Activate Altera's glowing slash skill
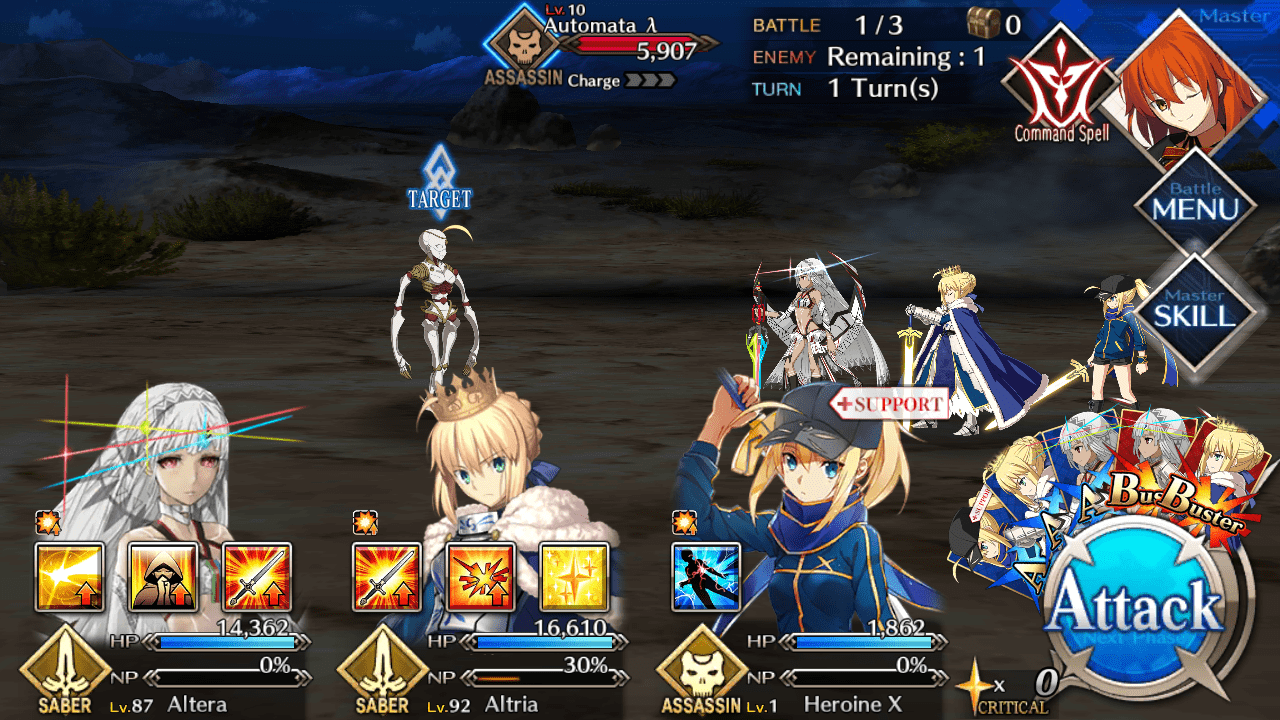 (x=69, y=577)
